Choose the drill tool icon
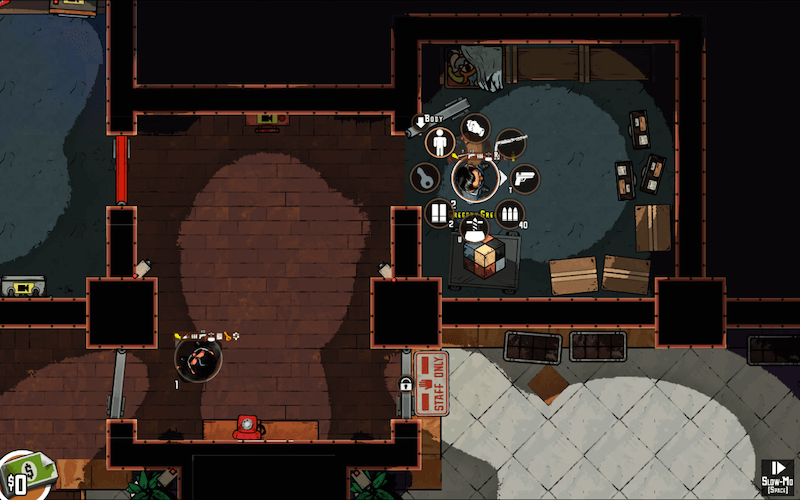This screenshot has height=500, width=800. tap(476, 228)
